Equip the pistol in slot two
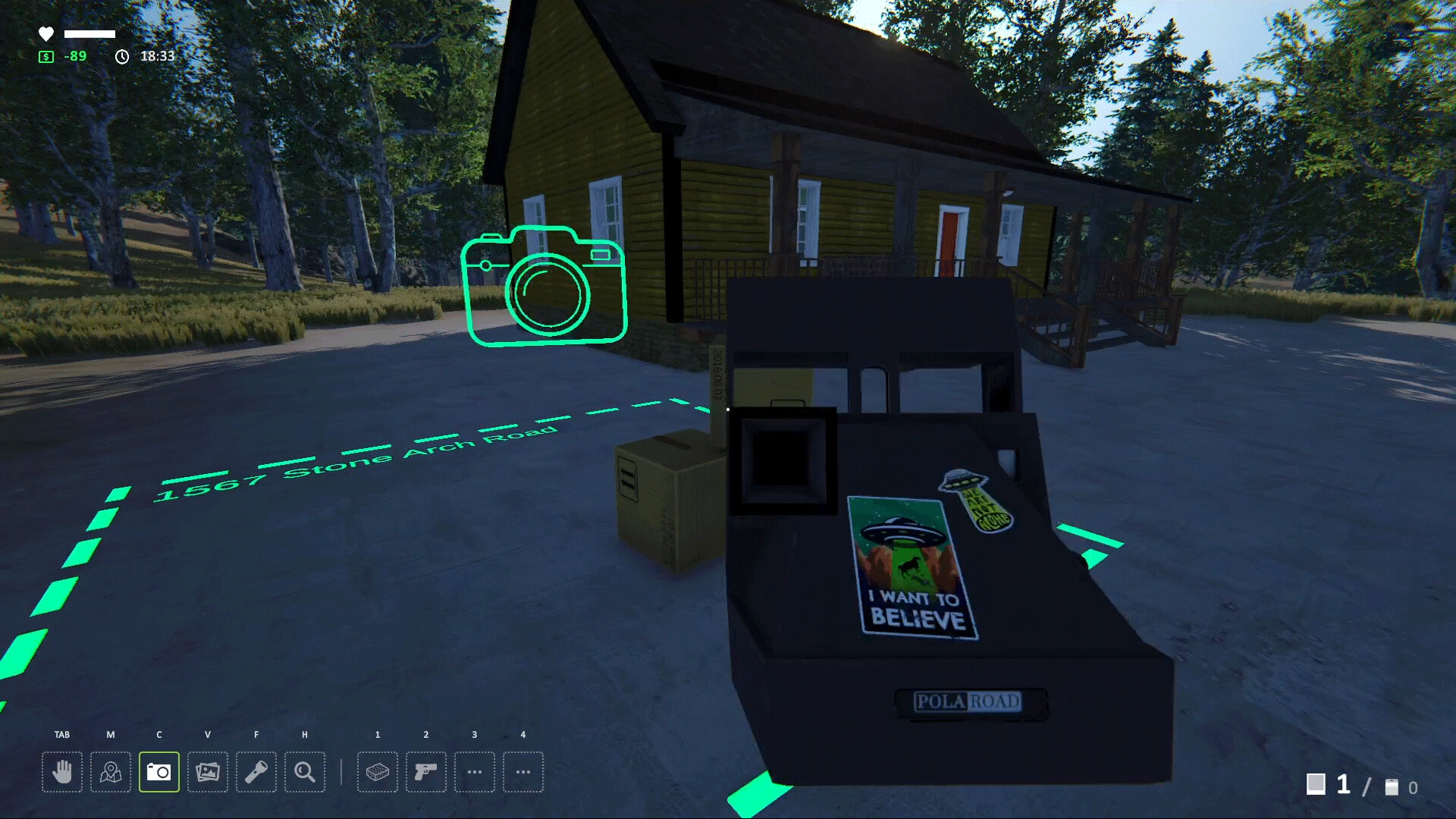The height and width of the screenshot is (819, 1456). coord(426,772)
